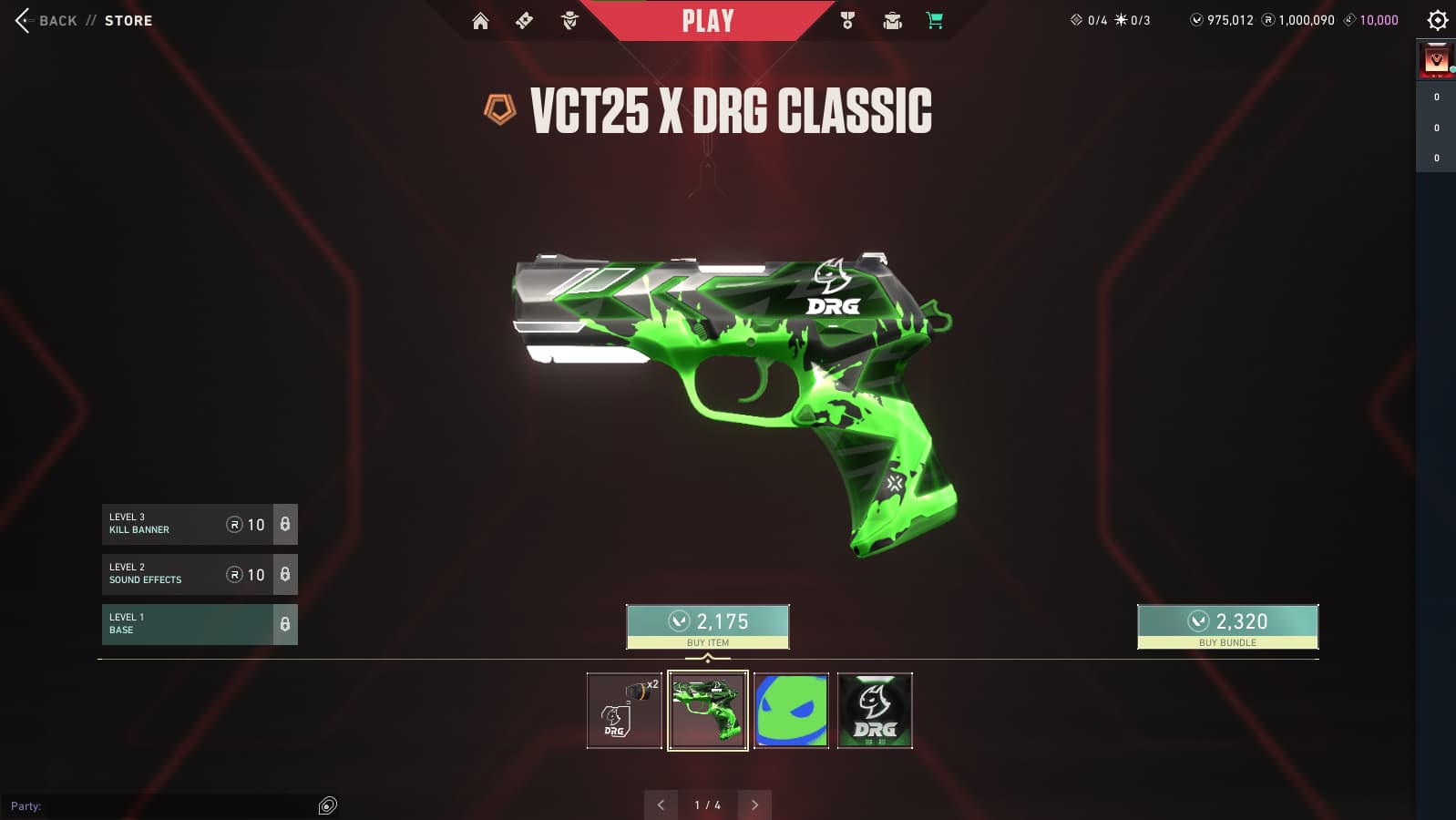Click the player avatar in the social panel
1456x820 pixels.
1436,60
